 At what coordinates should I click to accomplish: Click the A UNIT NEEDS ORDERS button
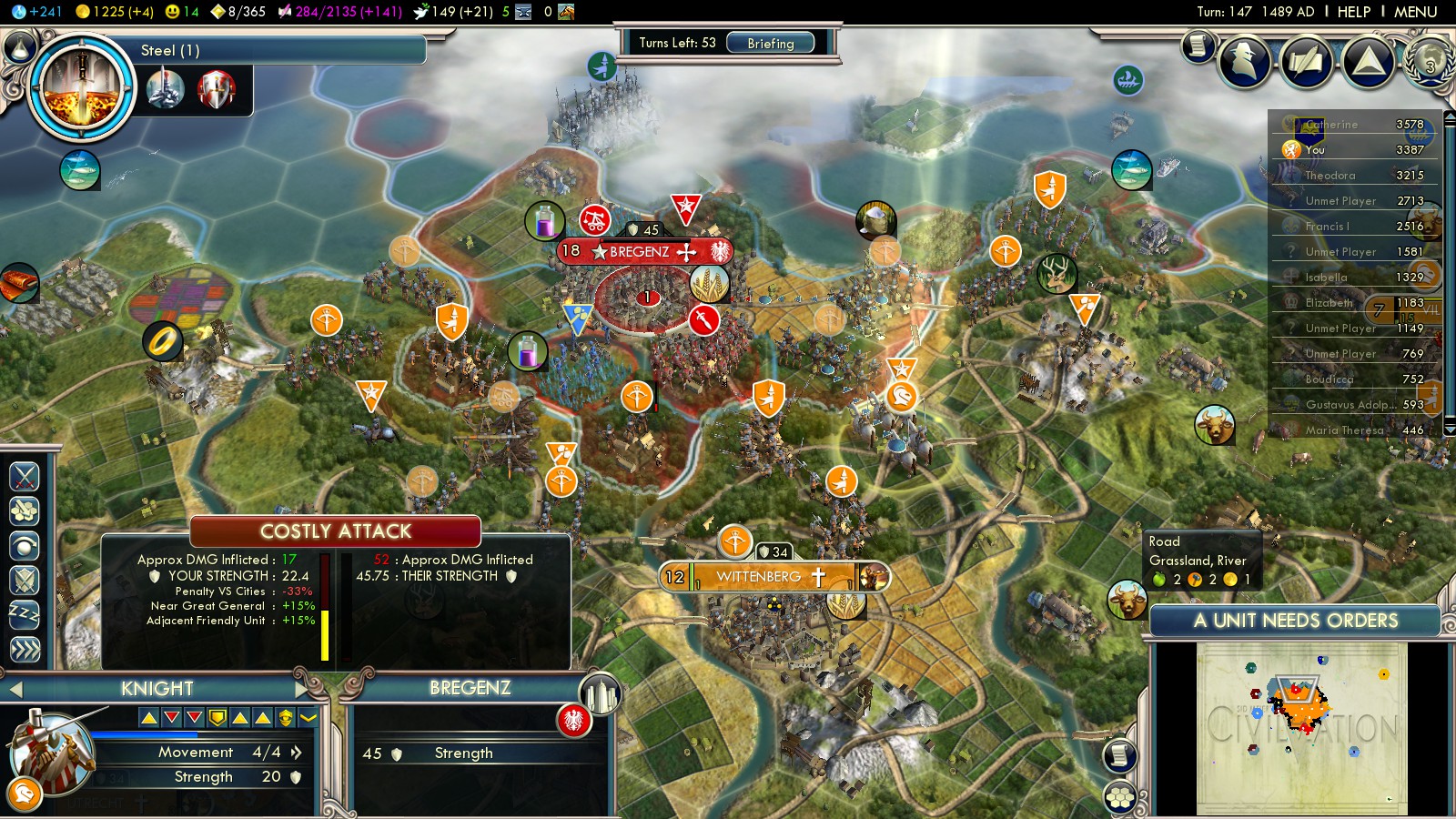click(1295, 621)
